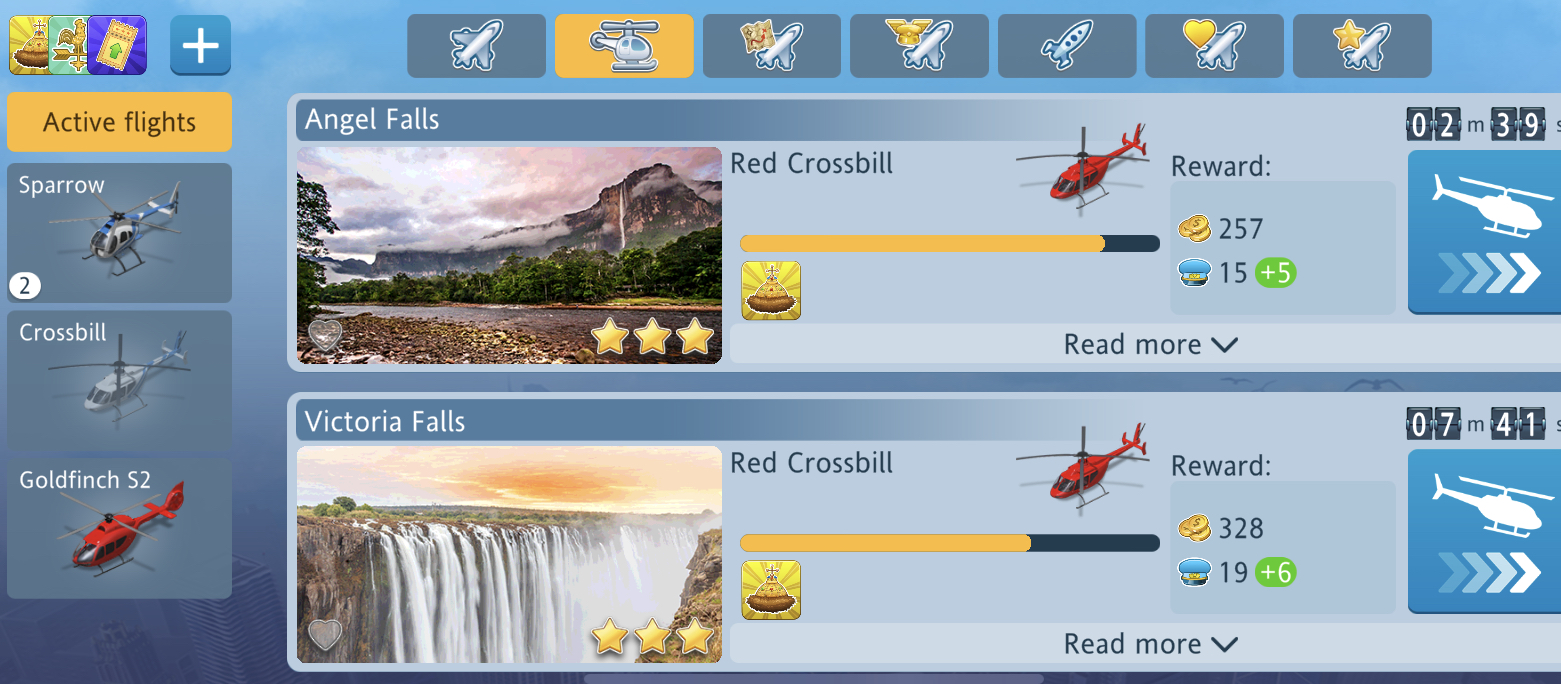Select the Goldfinch S2 helicopter

(119, 528)
